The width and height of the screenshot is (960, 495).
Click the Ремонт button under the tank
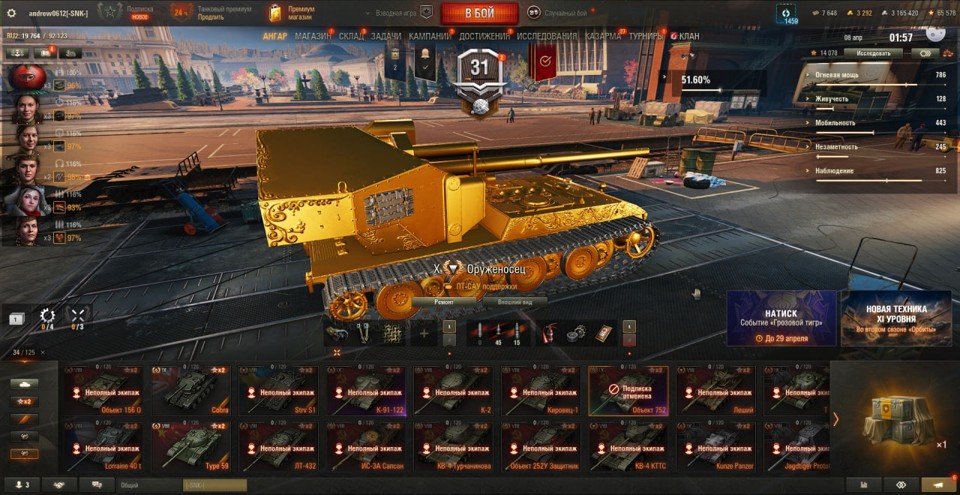click(x=445, y=300)
